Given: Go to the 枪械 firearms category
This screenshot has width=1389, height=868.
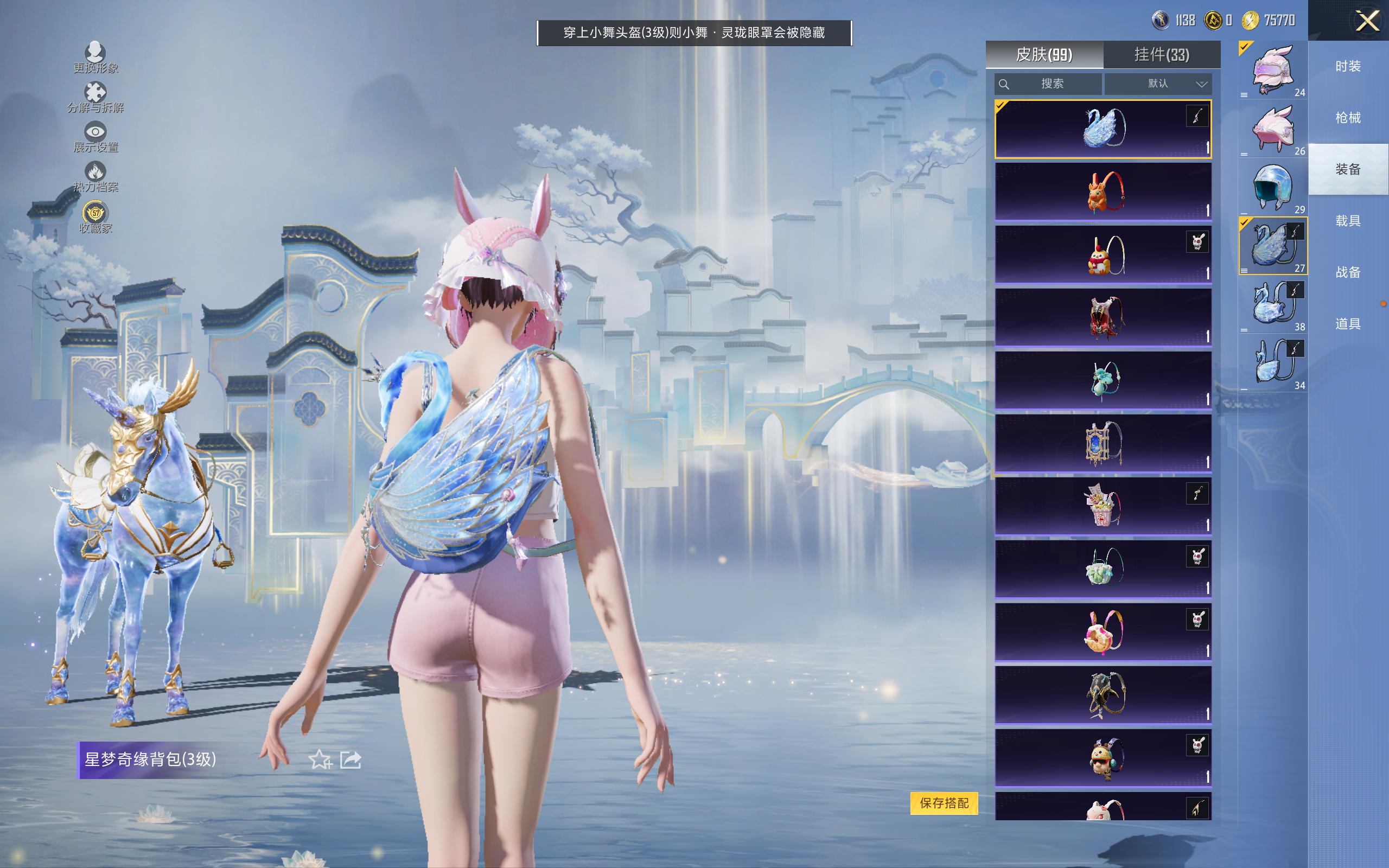Looking at the screenshot, I should coord(1348,118).
